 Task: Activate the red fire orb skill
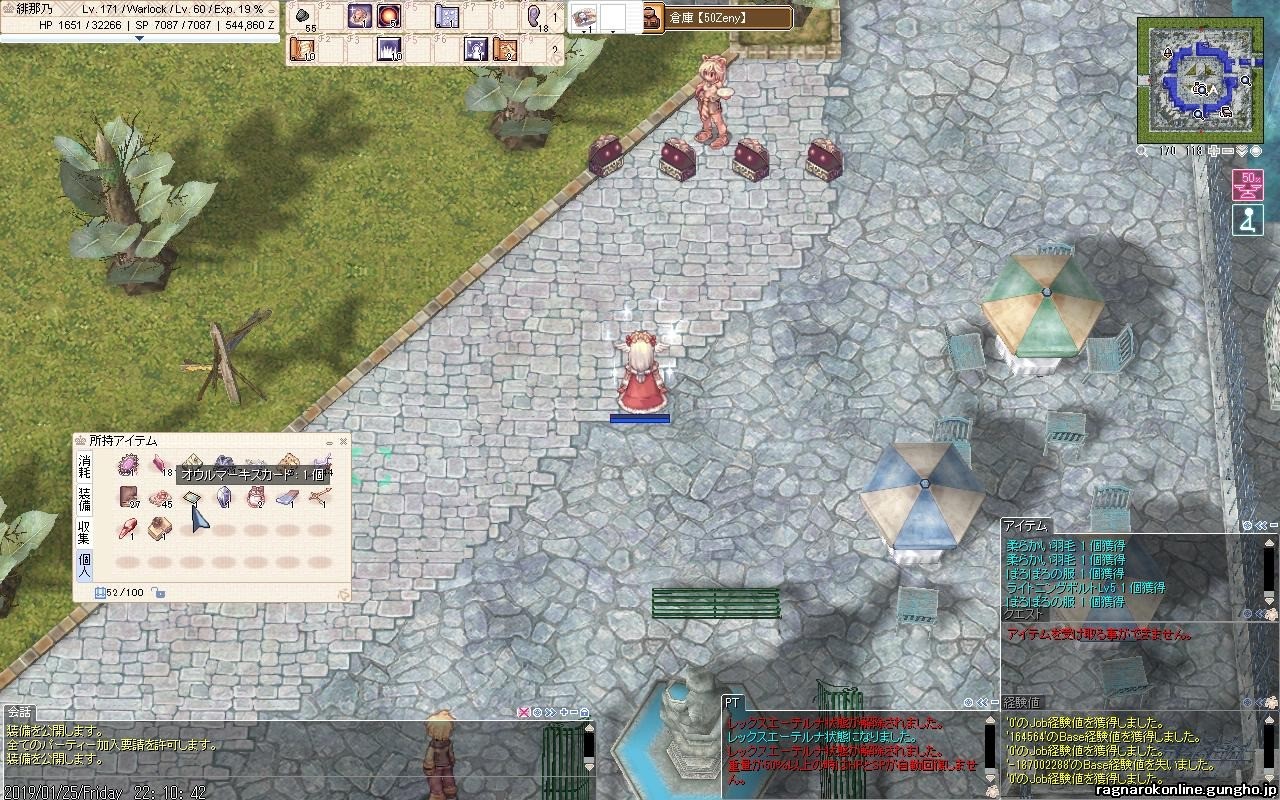[x=388, y=17]
